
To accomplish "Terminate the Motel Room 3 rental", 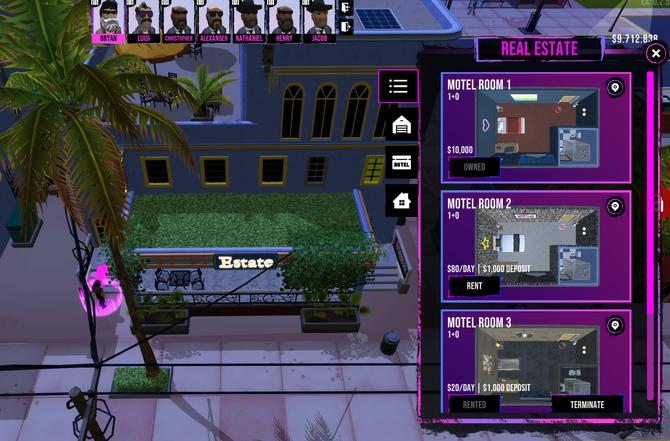I will (587, 405).
